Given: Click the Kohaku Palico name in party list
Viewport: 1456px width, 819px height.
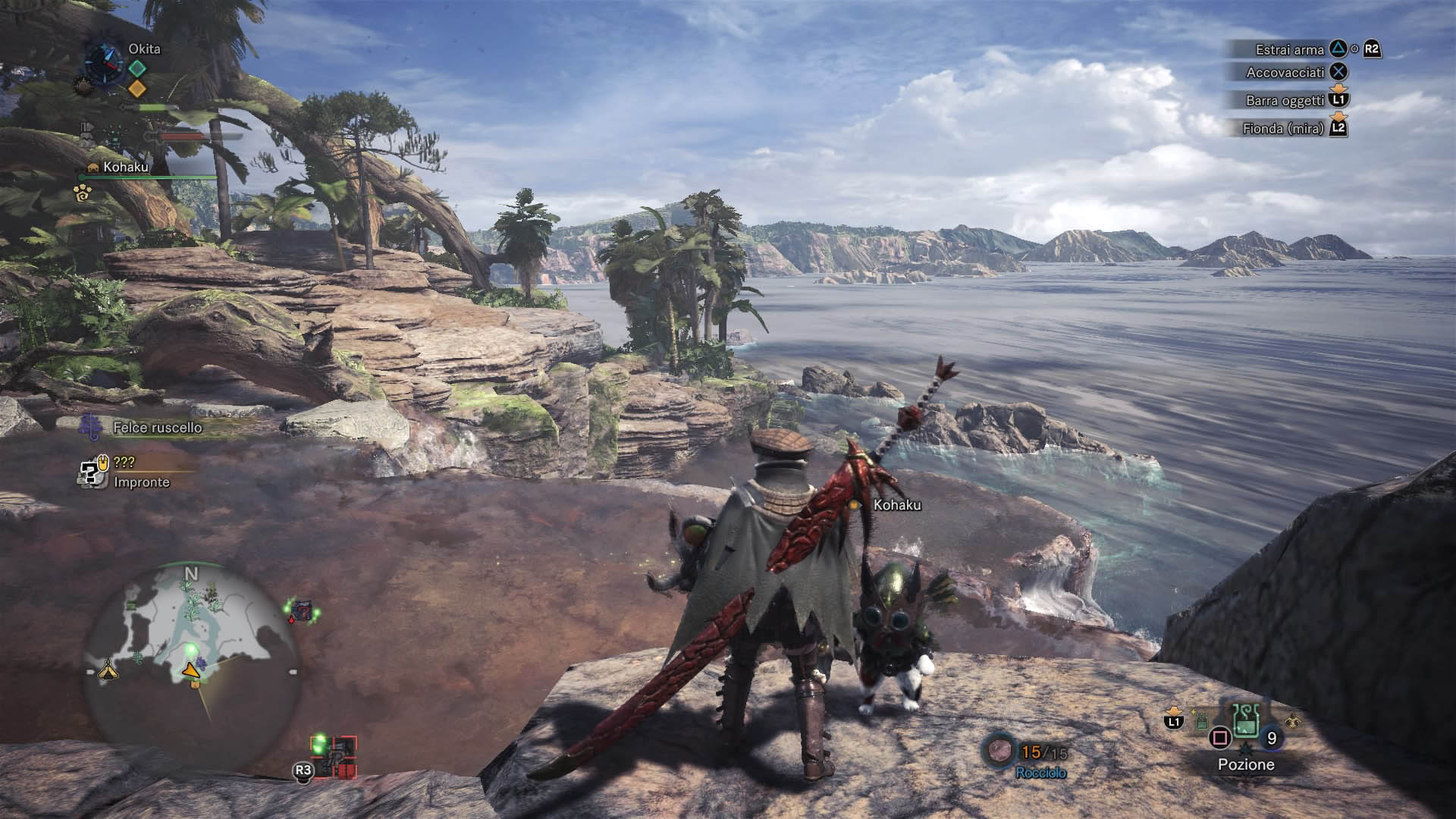Looking at the screenshot, I should 126,167.
